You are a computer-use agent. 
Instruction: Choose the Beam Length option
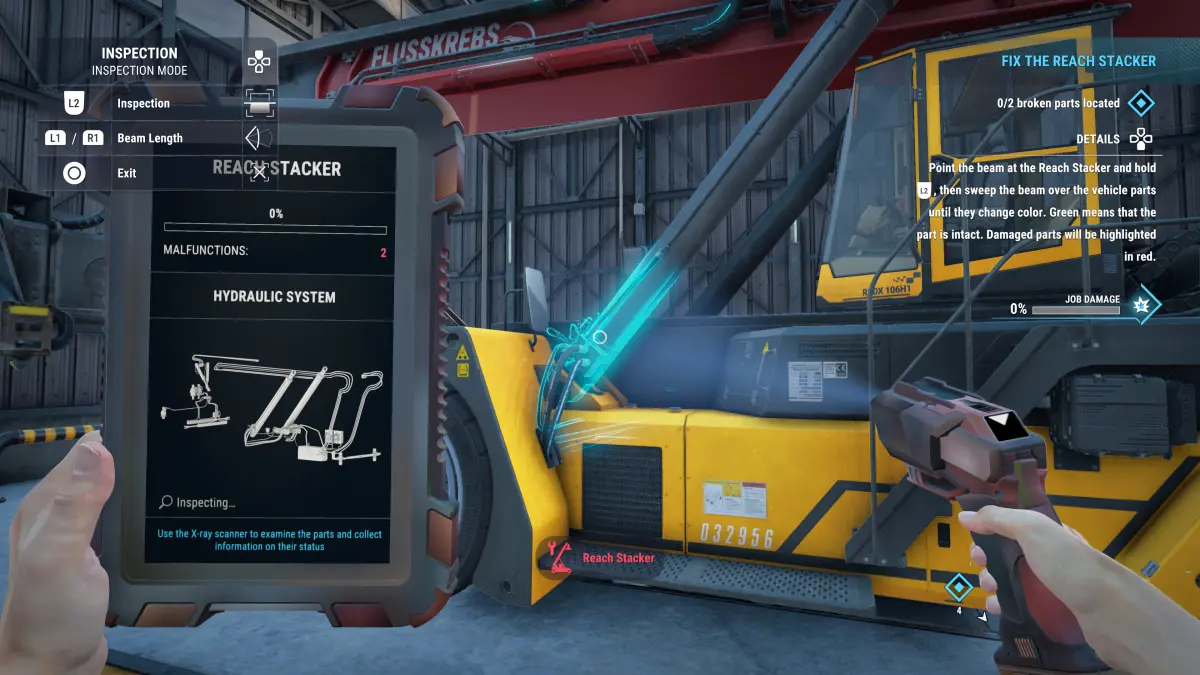click(x=150, y=138)
